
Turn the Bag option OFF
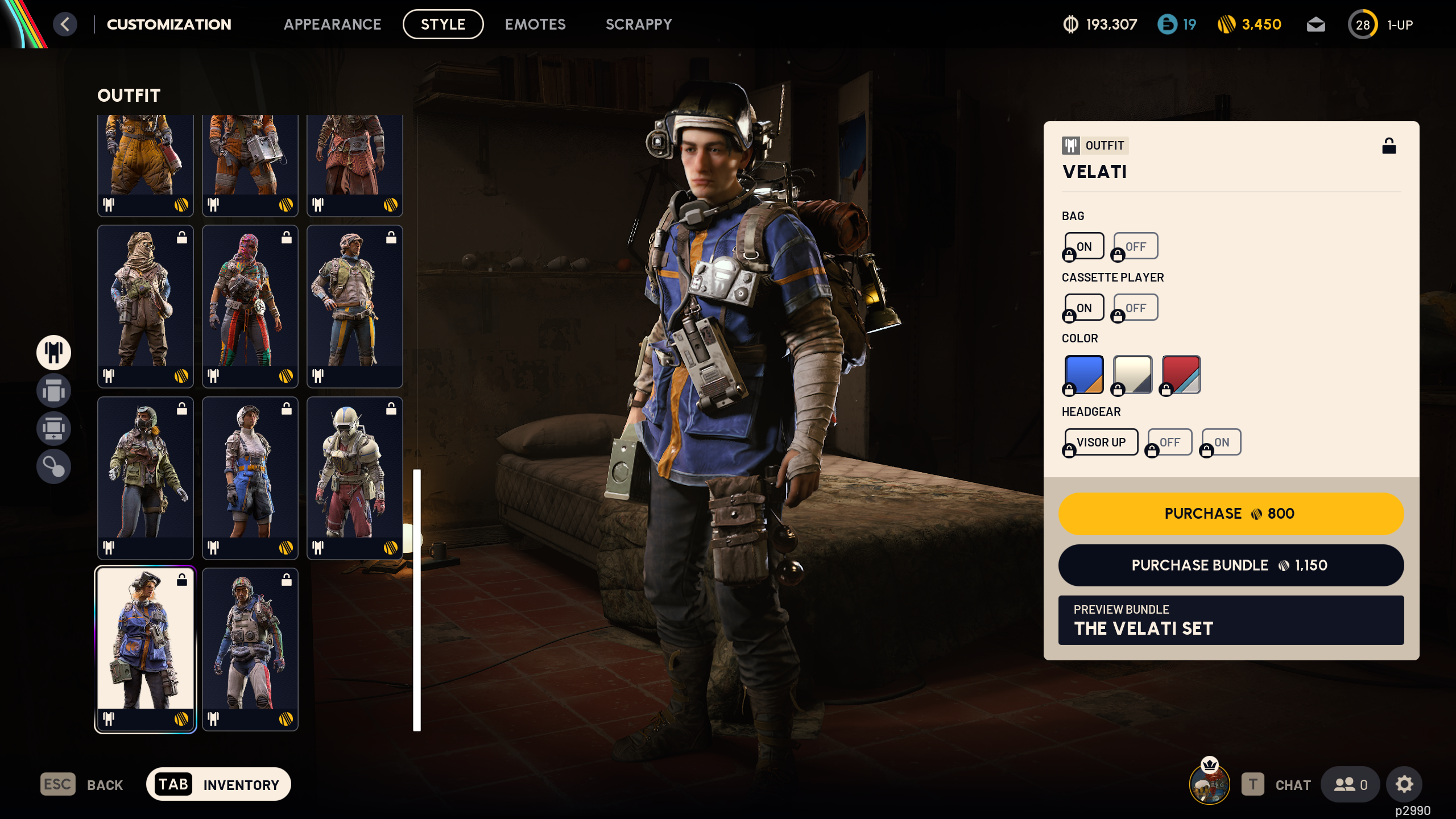click(1135, 246)
